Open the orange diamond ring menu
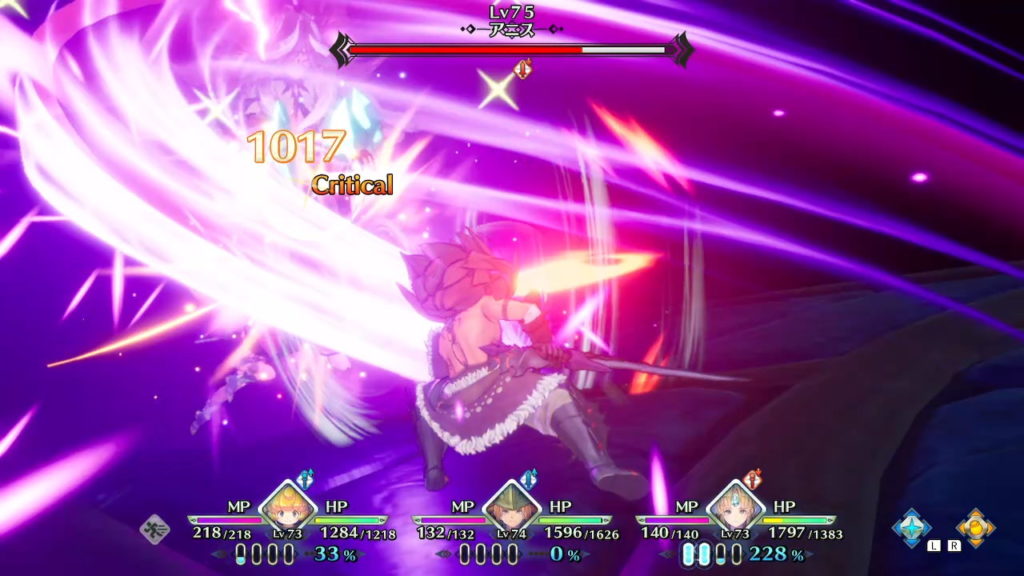The width and height of the screenshot is (1024, 576). pyautogui.click(x=974, y=527)
